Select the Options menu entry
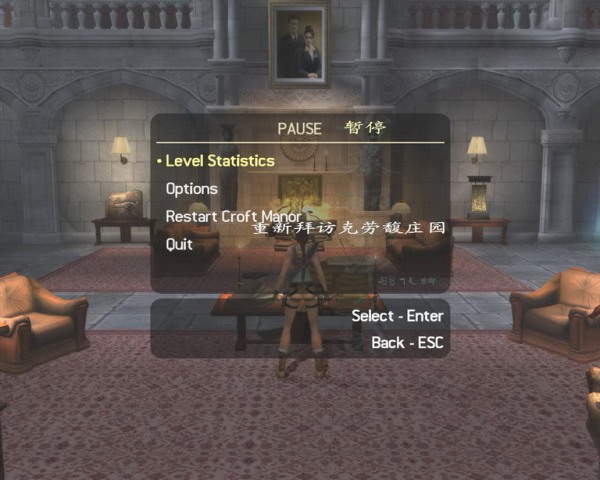 coord(191,188)
